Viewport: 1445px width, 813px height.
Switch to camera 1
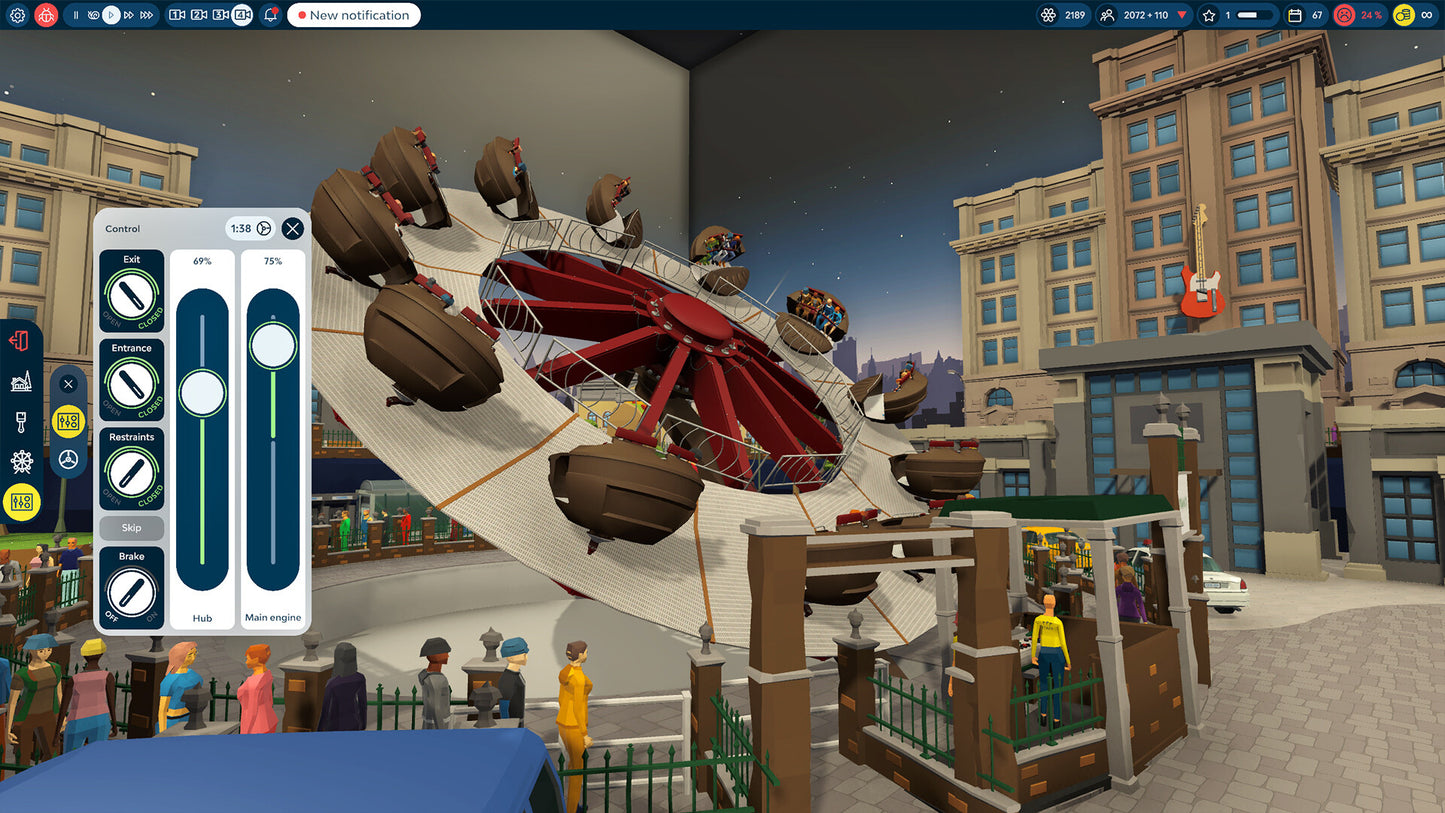pos(177,15)
